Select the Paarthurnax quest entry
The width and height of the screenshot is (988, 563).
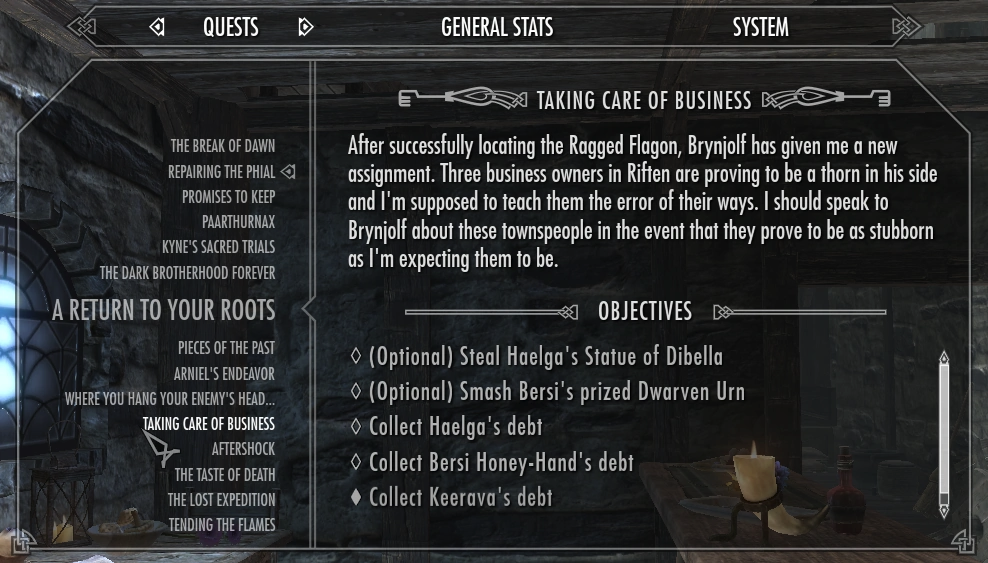coord(238,222)
